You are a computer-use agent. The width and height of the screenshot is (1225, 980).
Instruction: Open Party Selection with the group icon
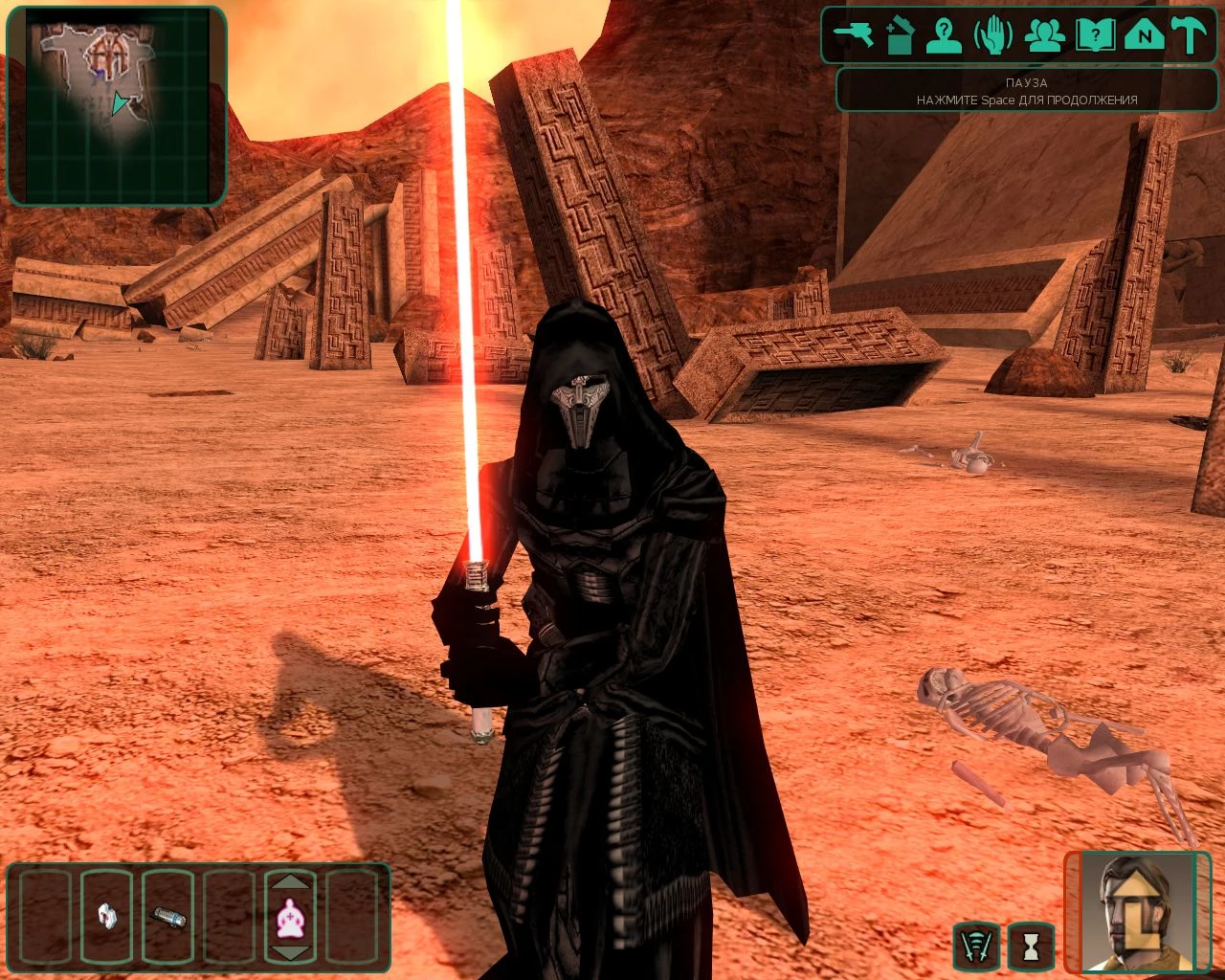coord(1045,33)
